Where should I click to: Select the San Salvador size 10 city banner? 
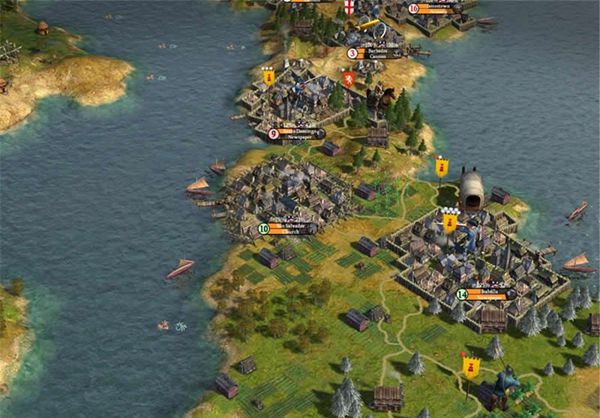(x=289, y=227)
